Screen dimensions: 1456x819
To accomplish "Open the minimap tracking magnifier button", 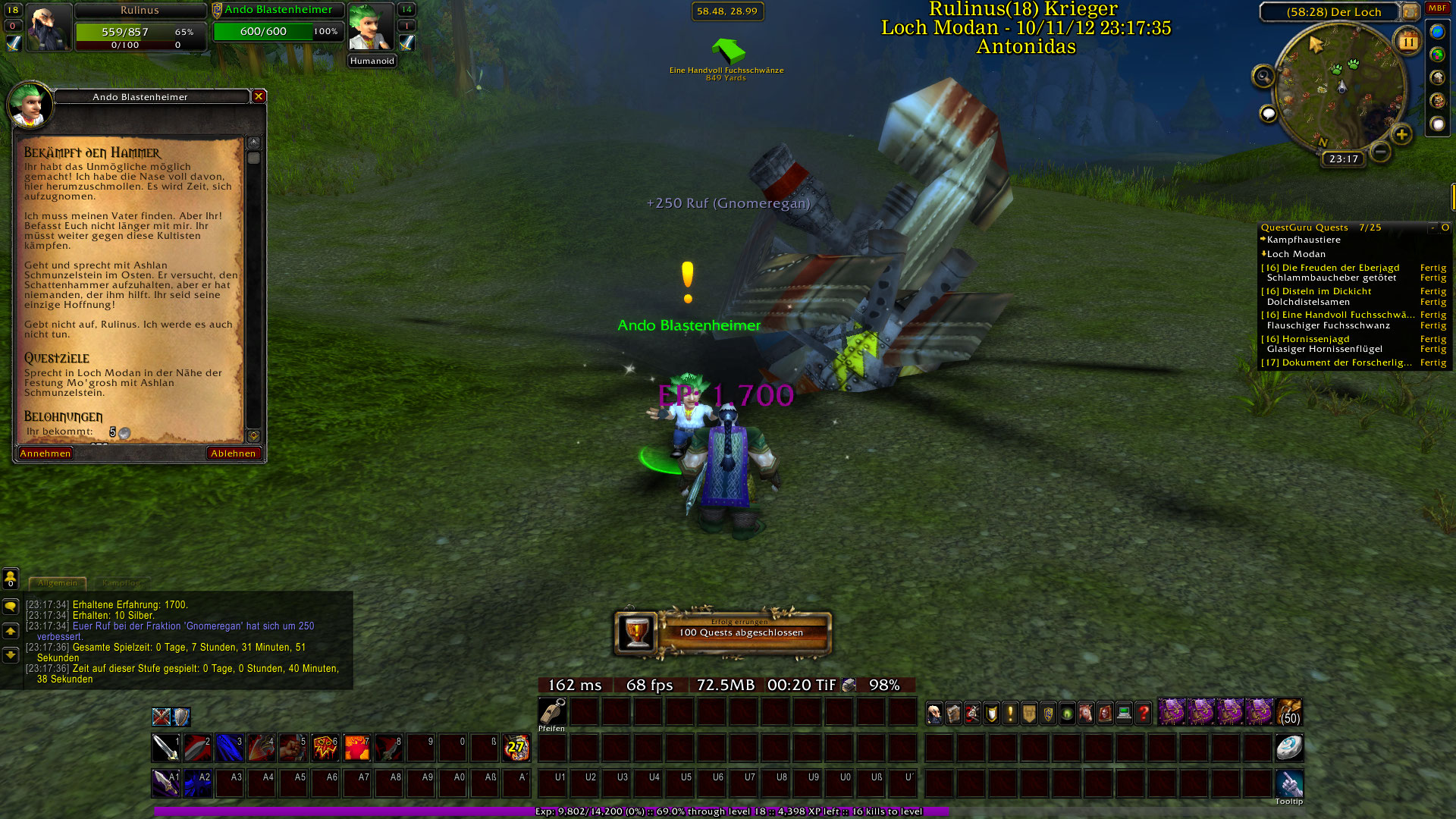I will [1263, 76].
